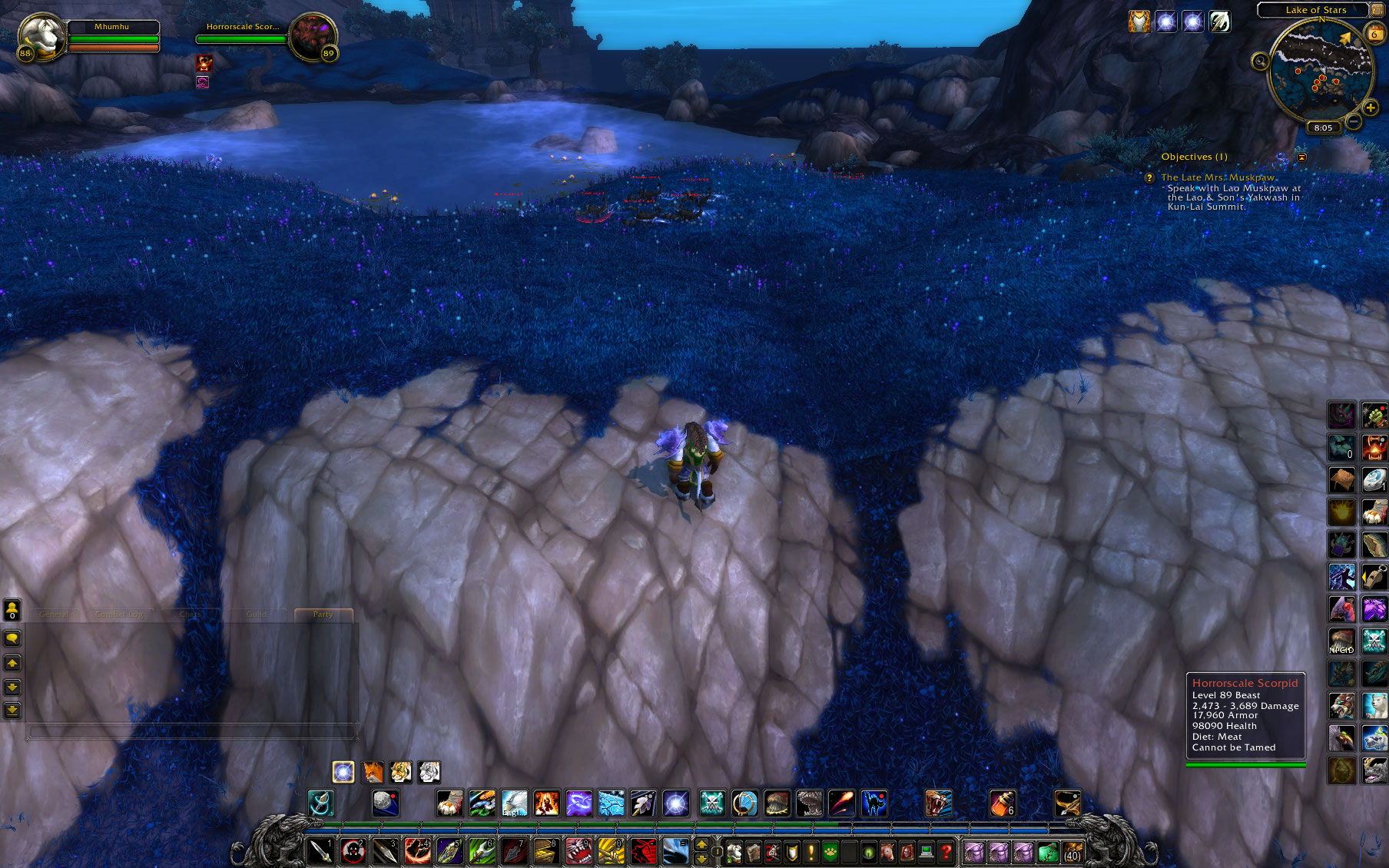Image resolution: width=1389 pixels, height=868 pixels.
Task: Open the calendar button beside the minimap
Action: [x=1374, y=34]
